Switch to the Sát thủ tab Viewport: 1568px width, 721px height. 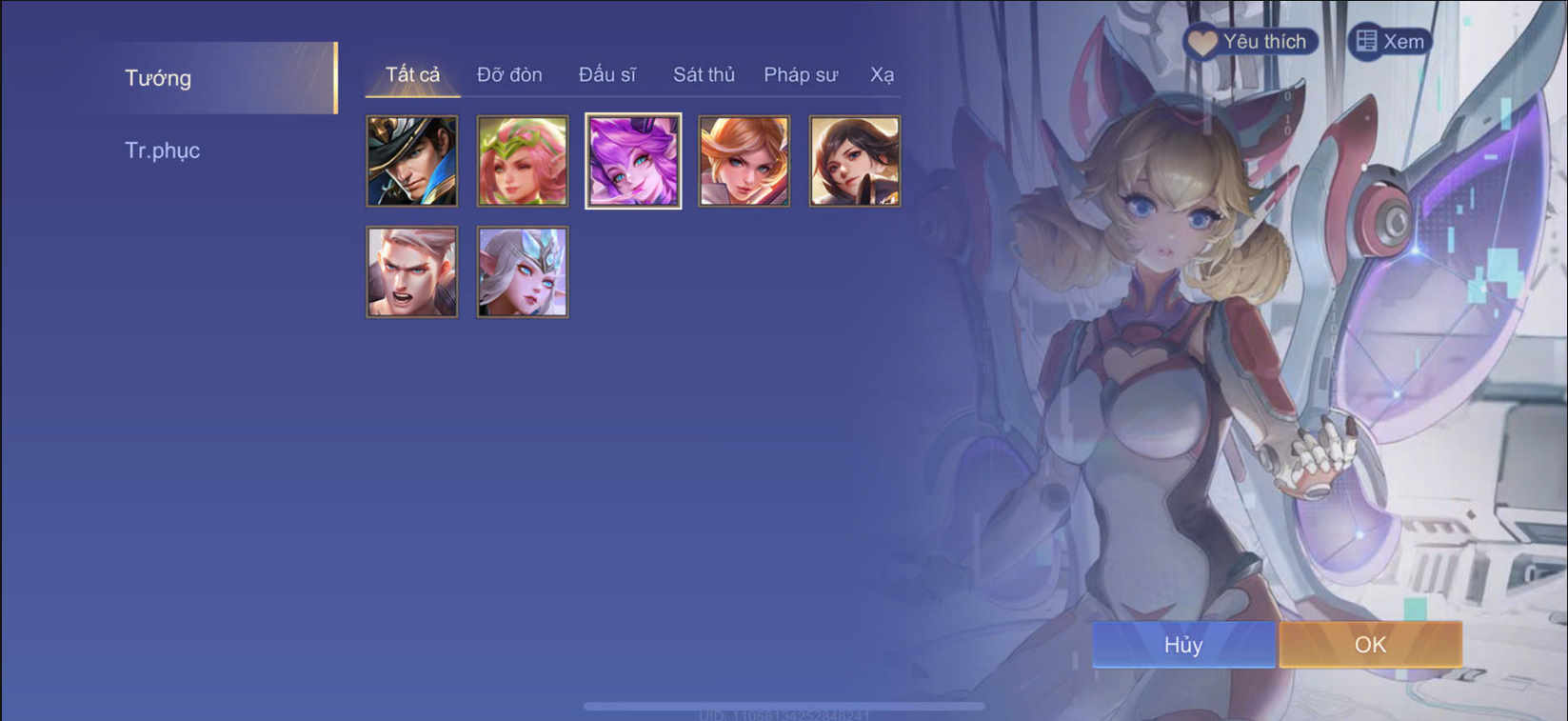(704, 74)
